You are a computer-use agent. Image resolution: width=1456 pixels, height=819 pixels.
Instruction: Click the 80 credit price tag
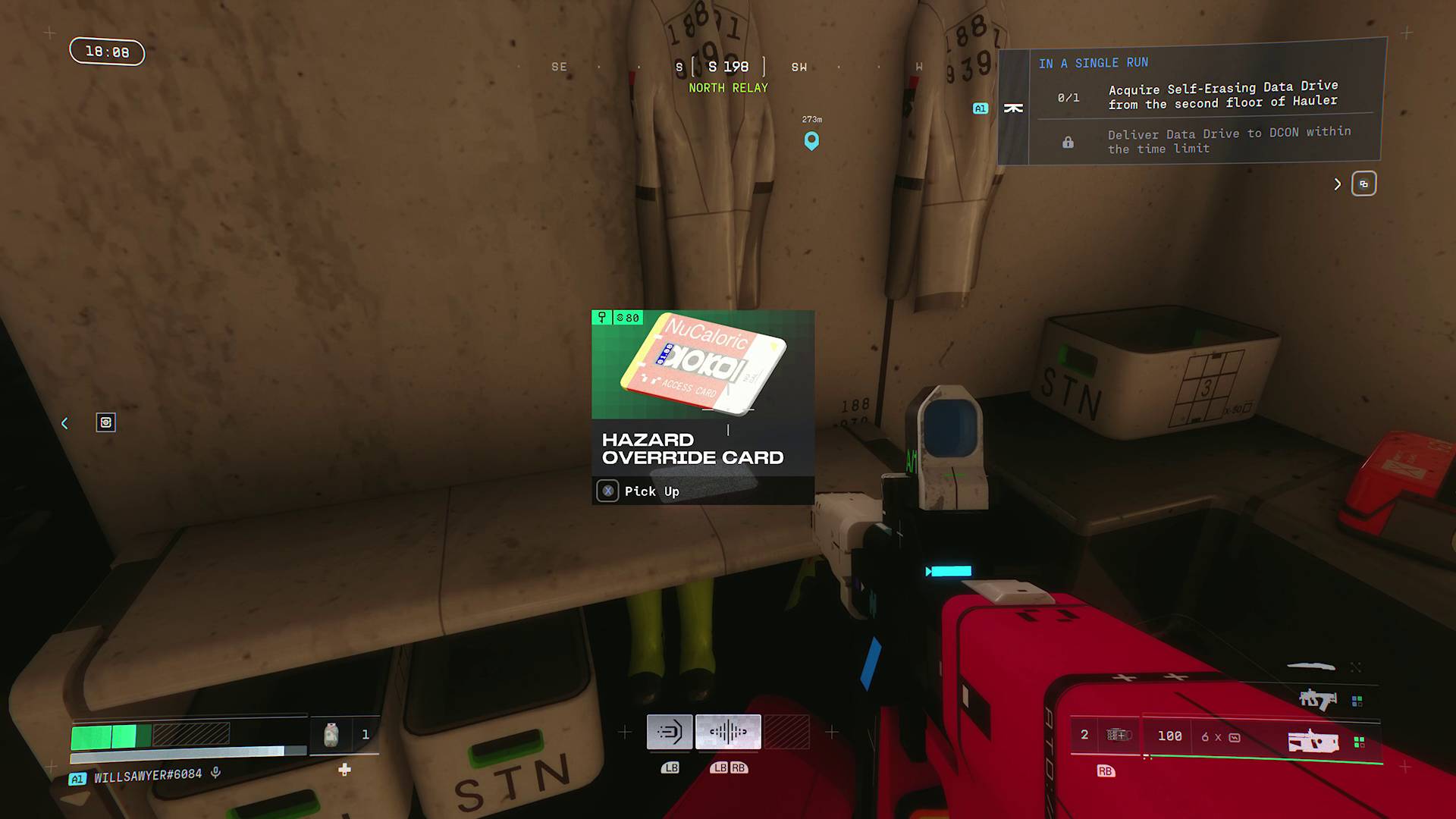tap(627, 318)
